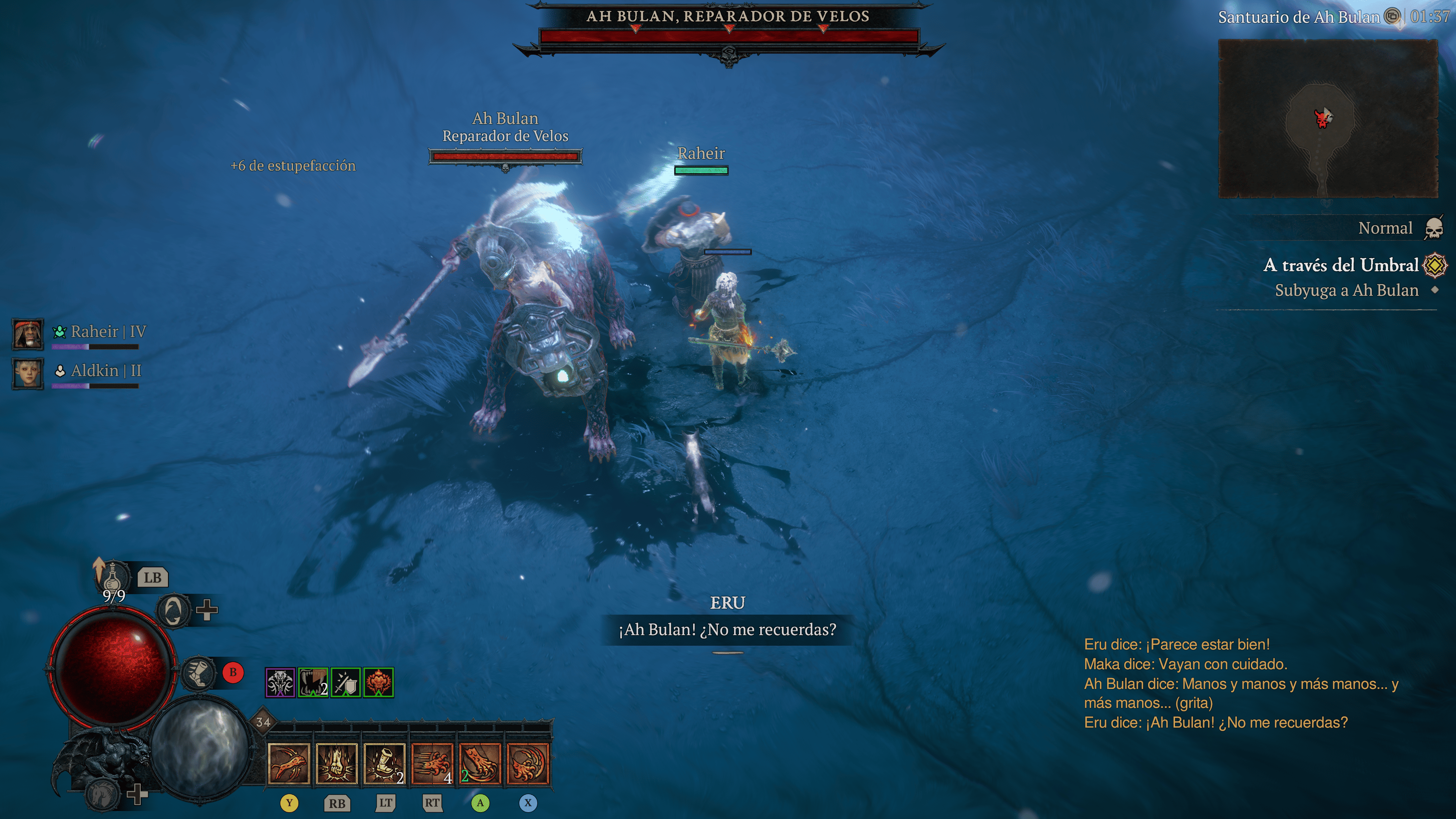Trigger the stomping boot skill
The image size is (1456, 819).
(384, 764)
